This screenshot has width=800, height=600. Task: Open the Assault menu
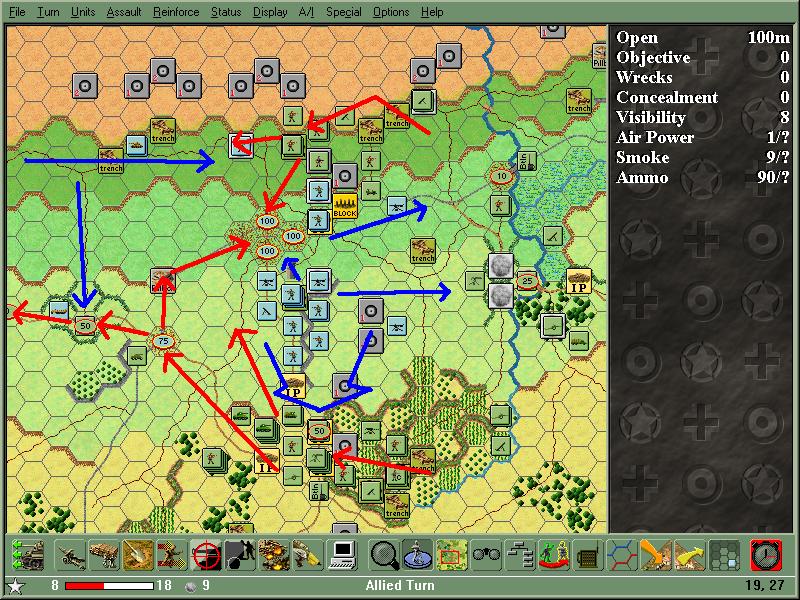[123, 12]
